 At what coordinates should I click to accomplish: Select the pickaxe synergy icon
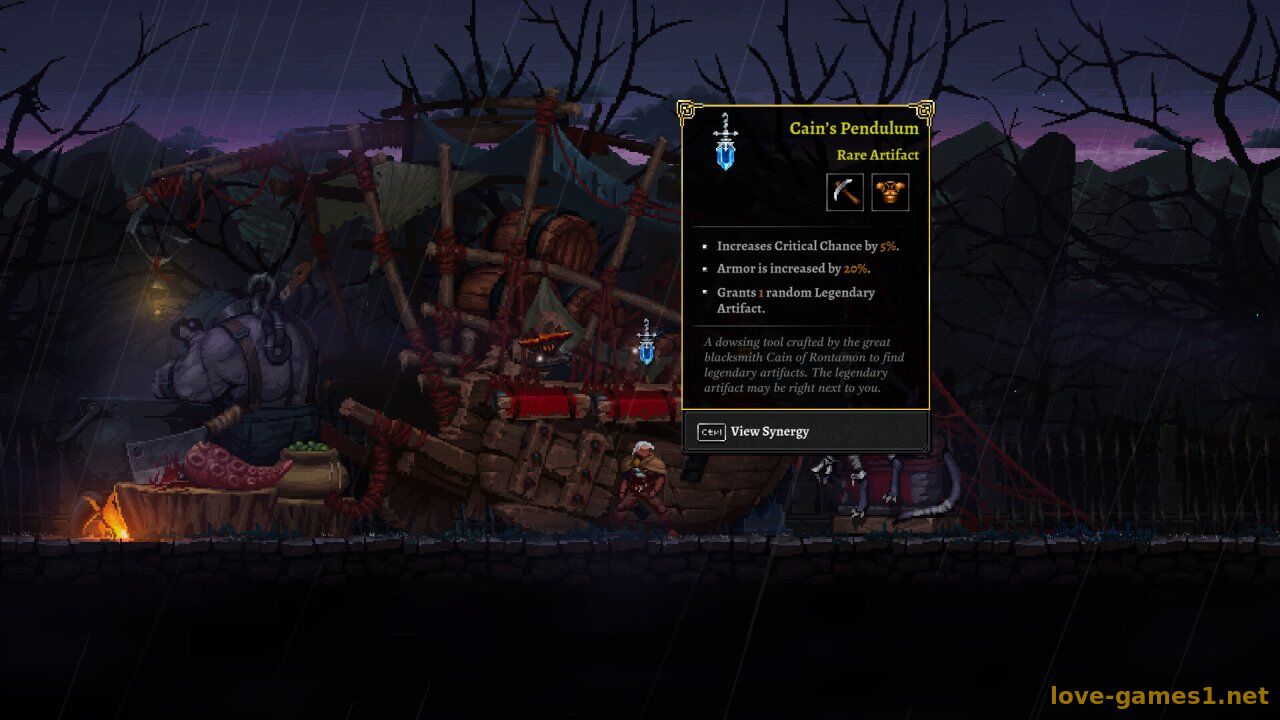coord(845,192)
